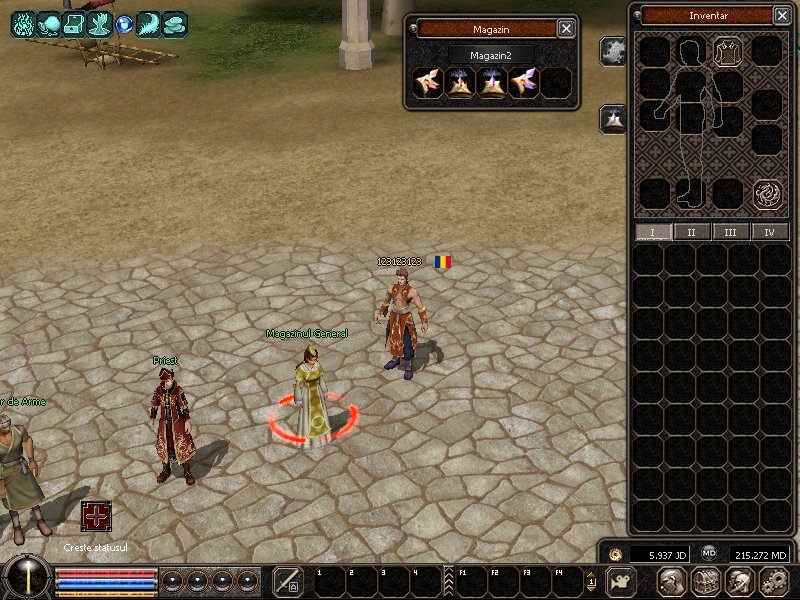
Task: Click the crescent blade buff icon
Action: click(149, 24)
